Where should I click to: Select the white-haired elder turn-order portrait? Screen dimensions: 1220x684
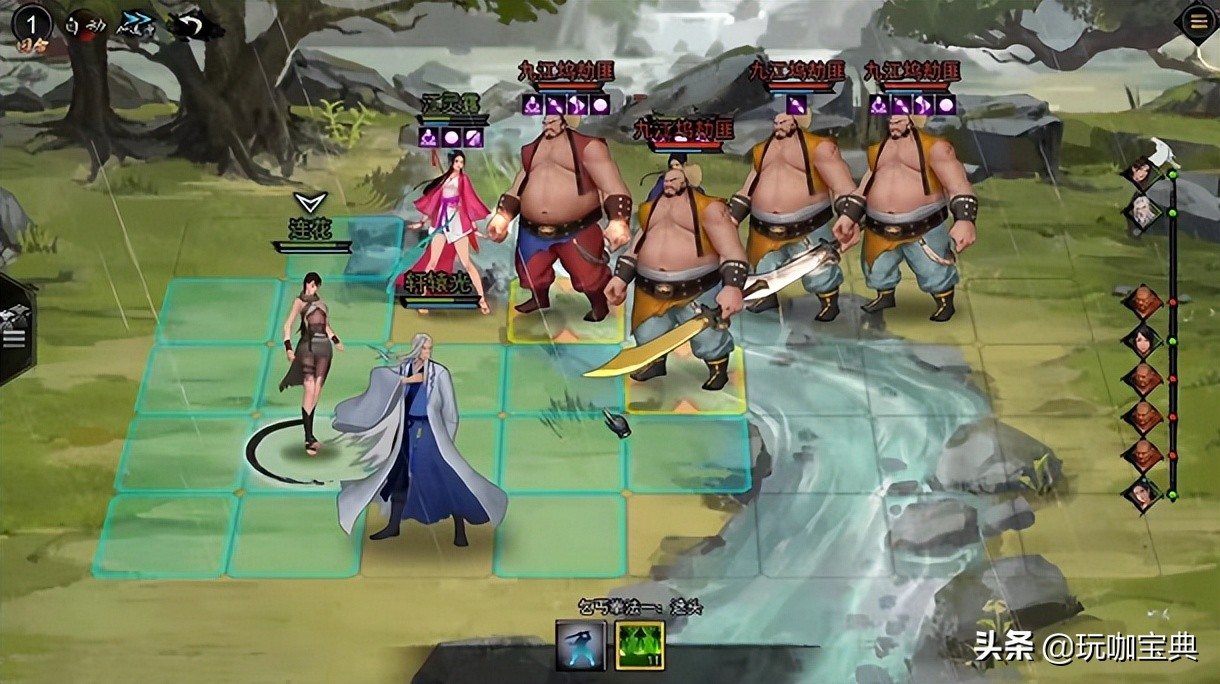tap(1144, 212)
